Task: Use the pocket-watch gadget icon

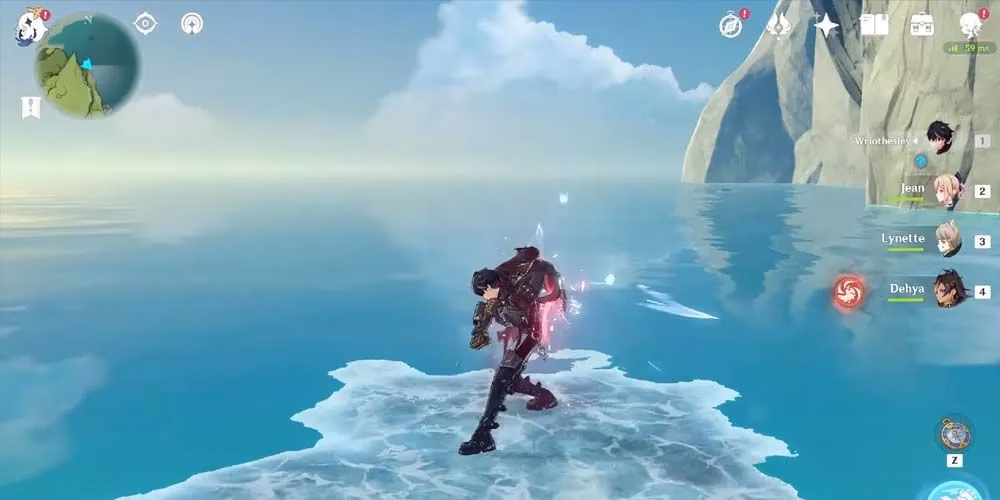Action: [955, 434]
